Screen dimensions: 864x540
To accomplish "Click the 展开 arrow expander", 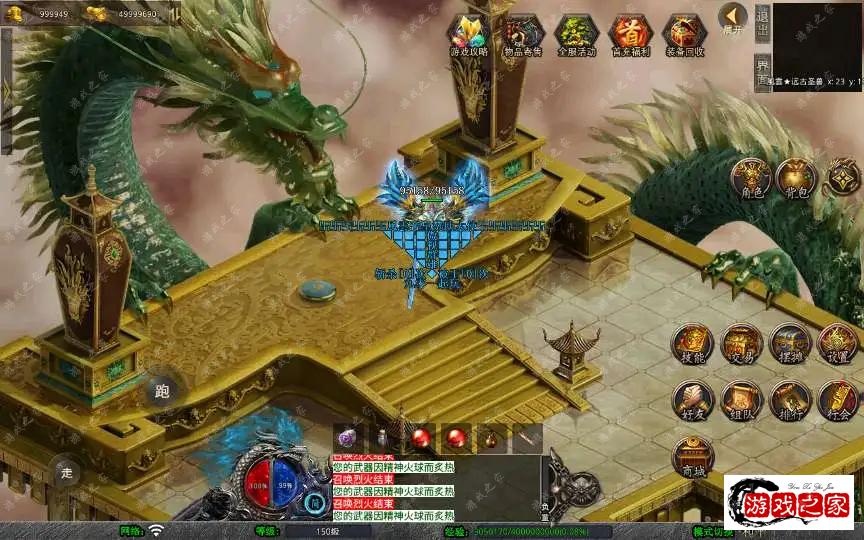I will coord(733,19).
